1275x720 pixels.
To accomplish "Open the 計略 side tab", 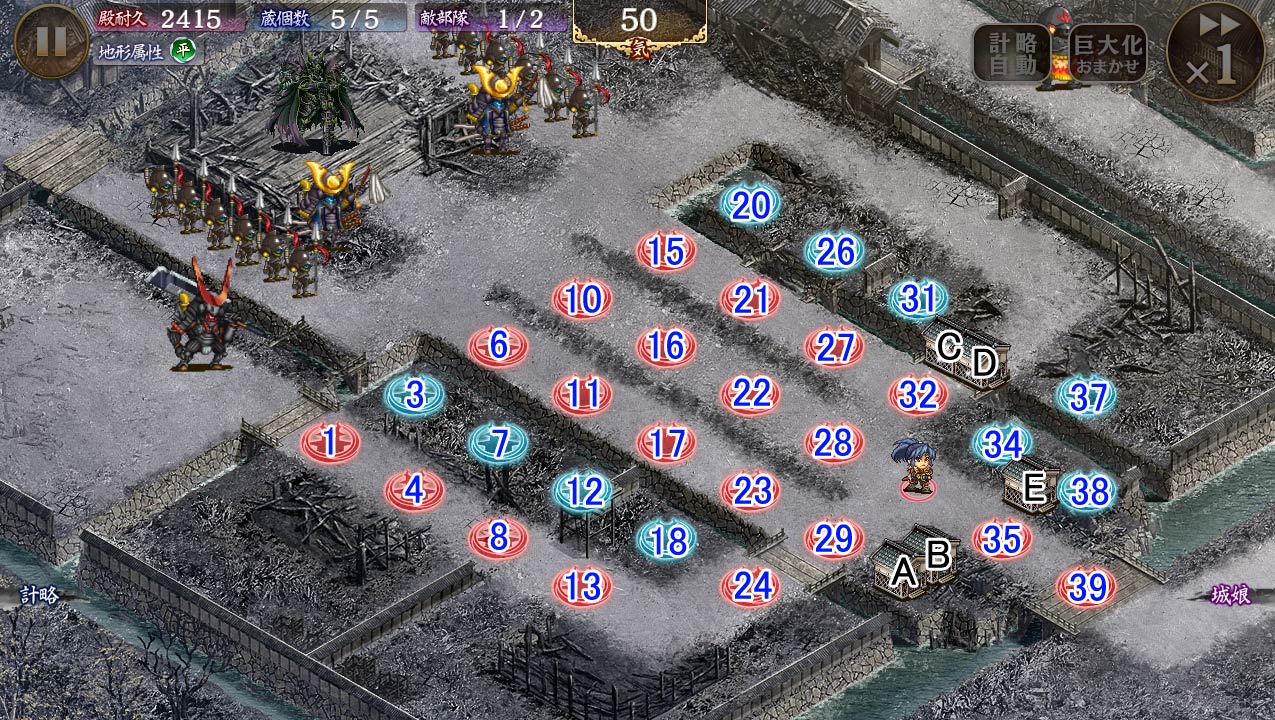I will pyautogui.click(x=32, y=595).
